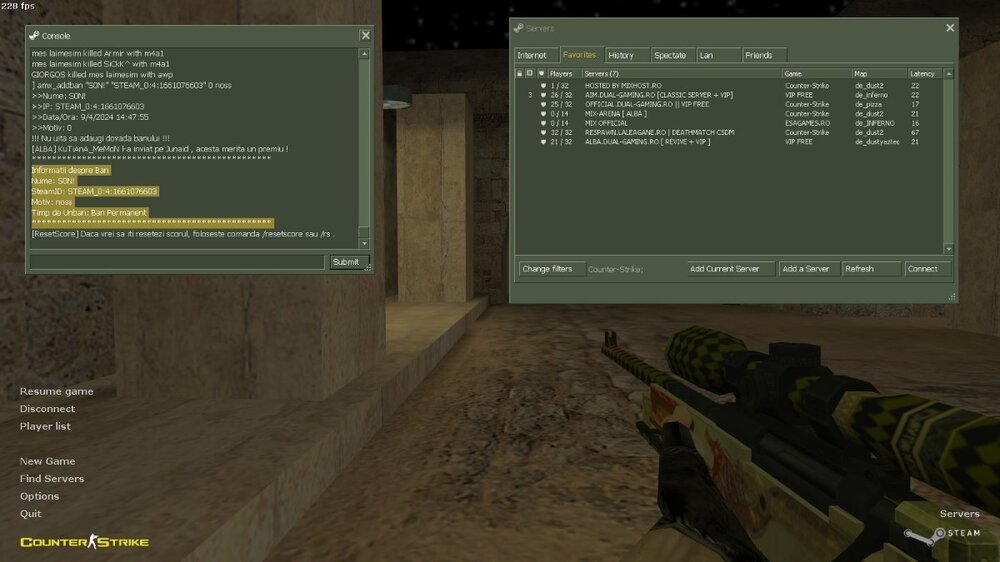Submit the console command
The image size is (1000, 562).
pyautogui.click(x=345, y=262)
